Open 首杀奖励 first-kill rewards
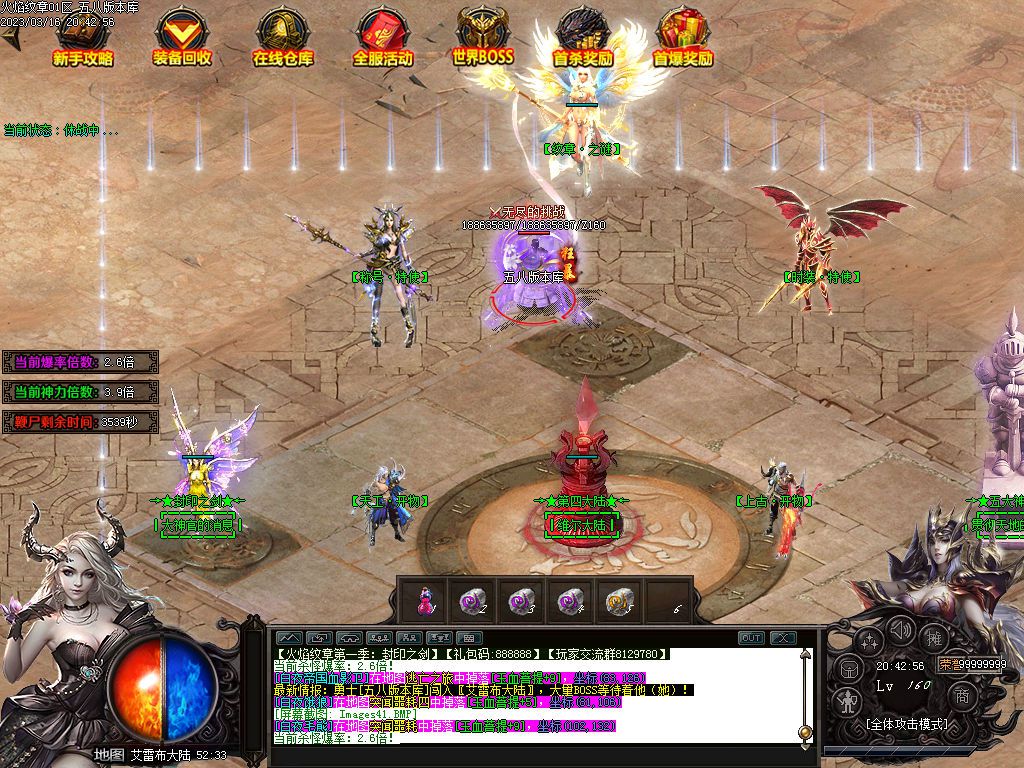Viewport: 1024px width, 768px height. (x=583, y=38)
